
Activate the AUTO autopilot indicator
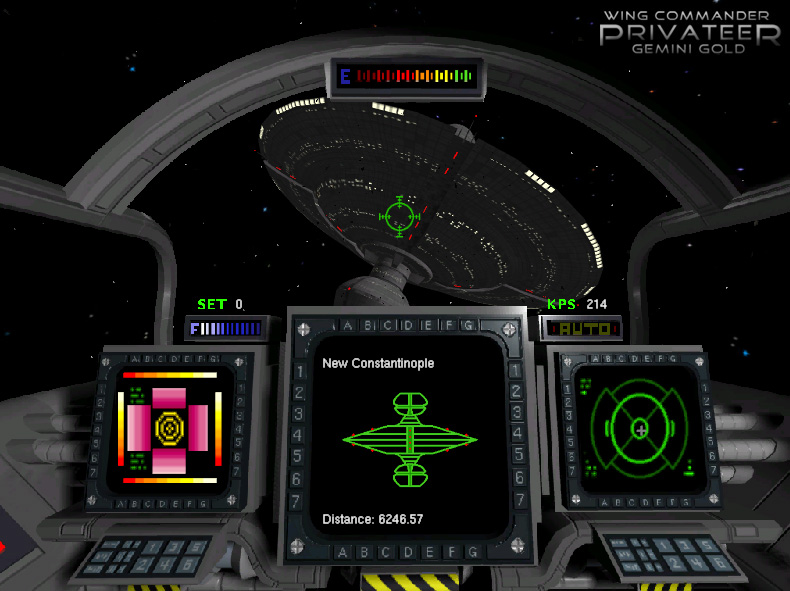click(x=581, y=328)
